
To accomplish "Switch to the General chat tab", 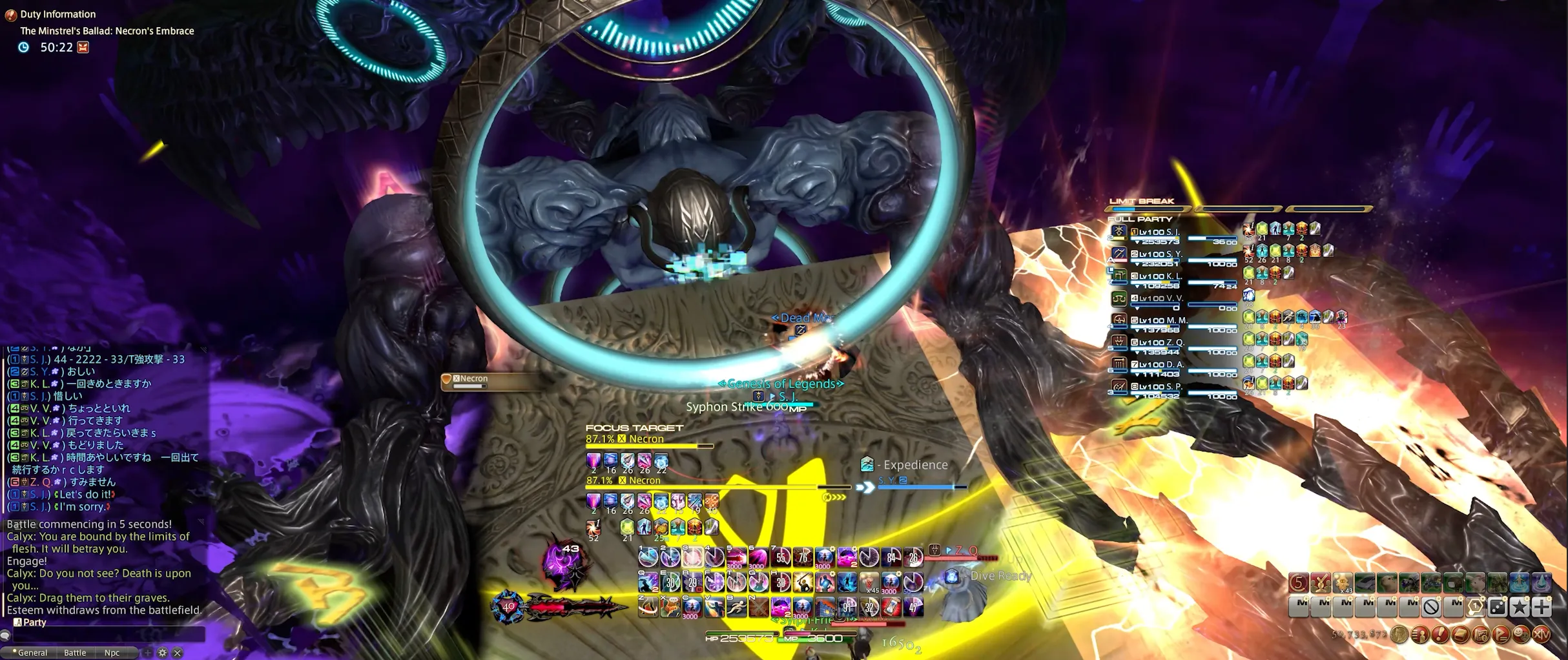I will click(32, 653).
